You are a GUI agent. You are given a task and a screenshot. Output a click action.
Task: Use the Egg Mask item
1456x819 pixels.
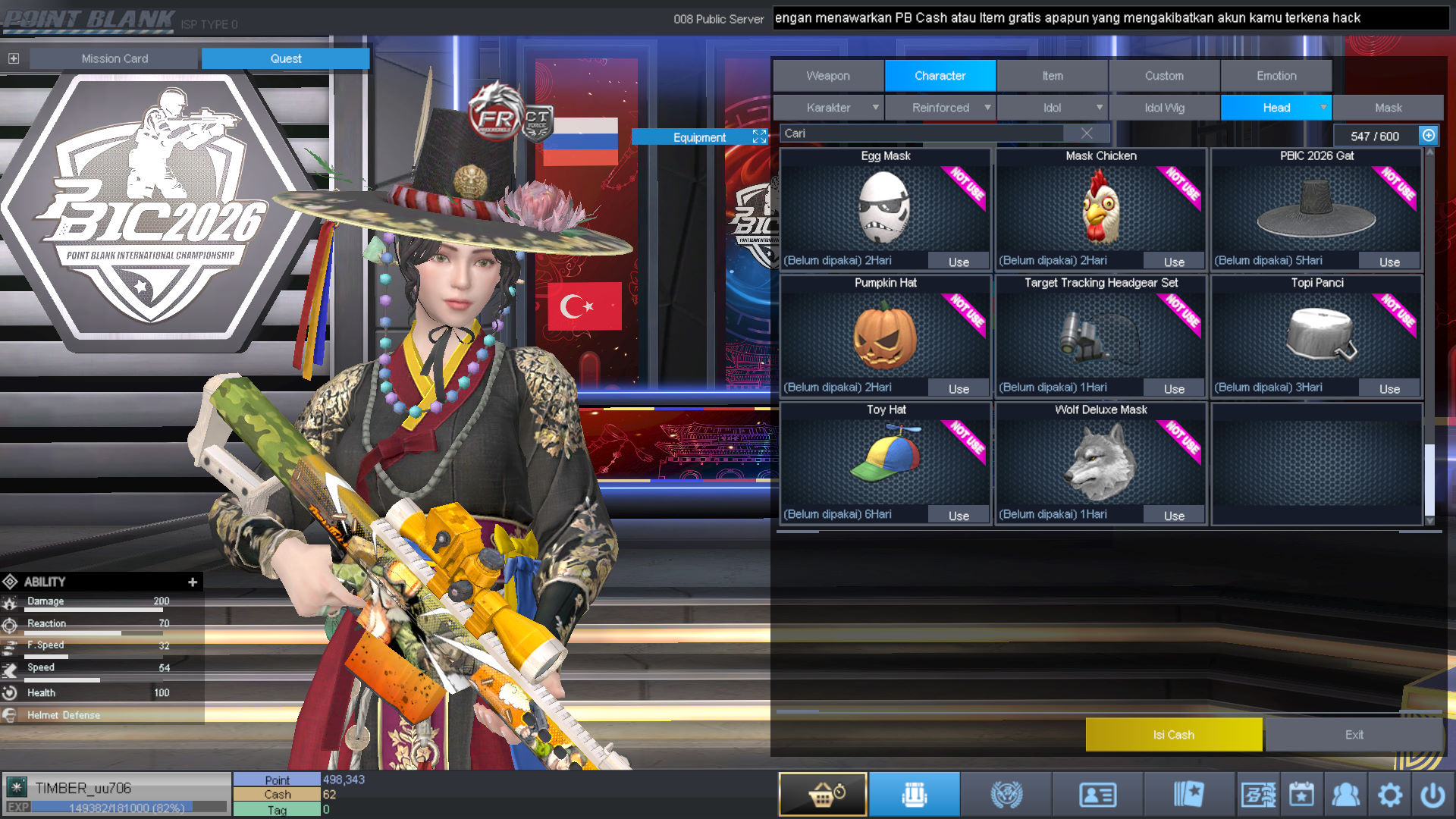point(959,262)
